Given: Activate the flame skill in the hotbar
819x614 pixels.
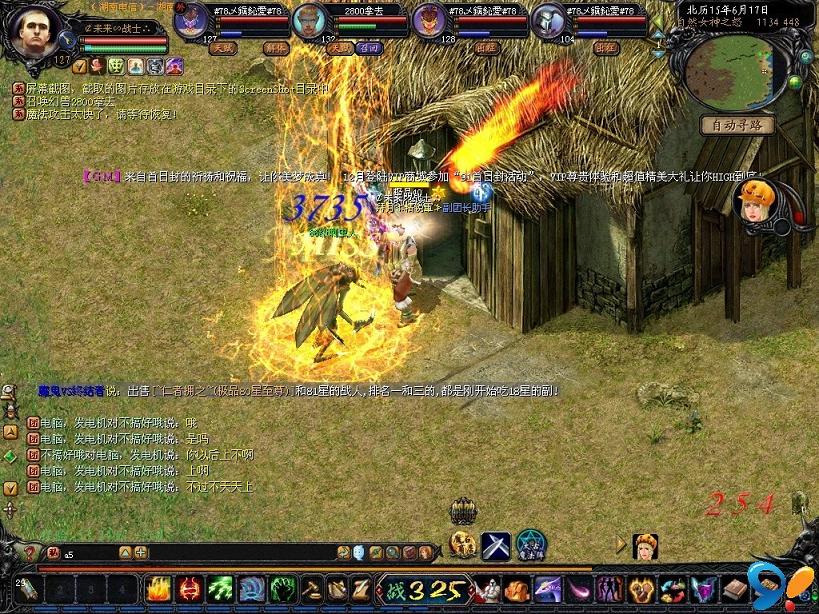Looking at the screenshot, I should point(159,588).
